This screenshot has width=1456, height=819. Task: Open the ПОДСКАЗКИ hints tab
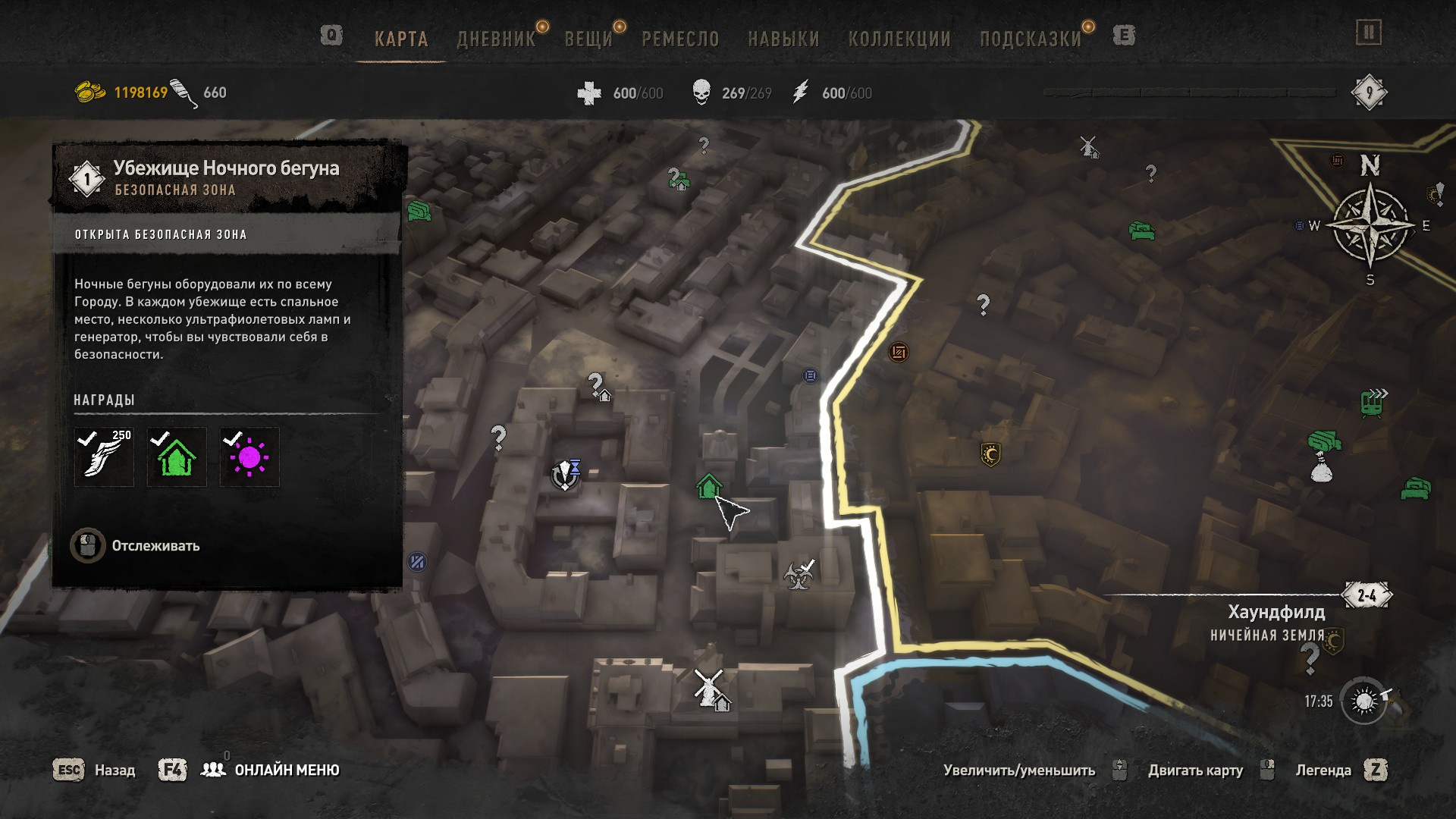click(x=1031, y=39)
